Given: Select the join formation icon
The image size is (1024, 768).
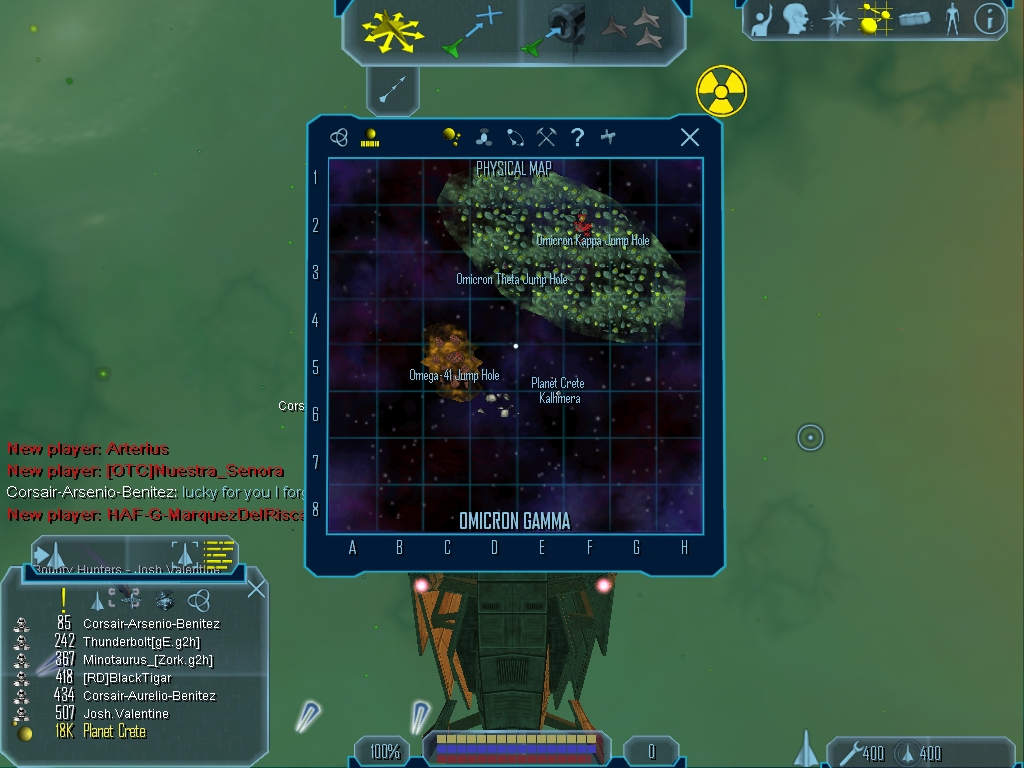Looking at the screenshot, I should tap(632, 29).
